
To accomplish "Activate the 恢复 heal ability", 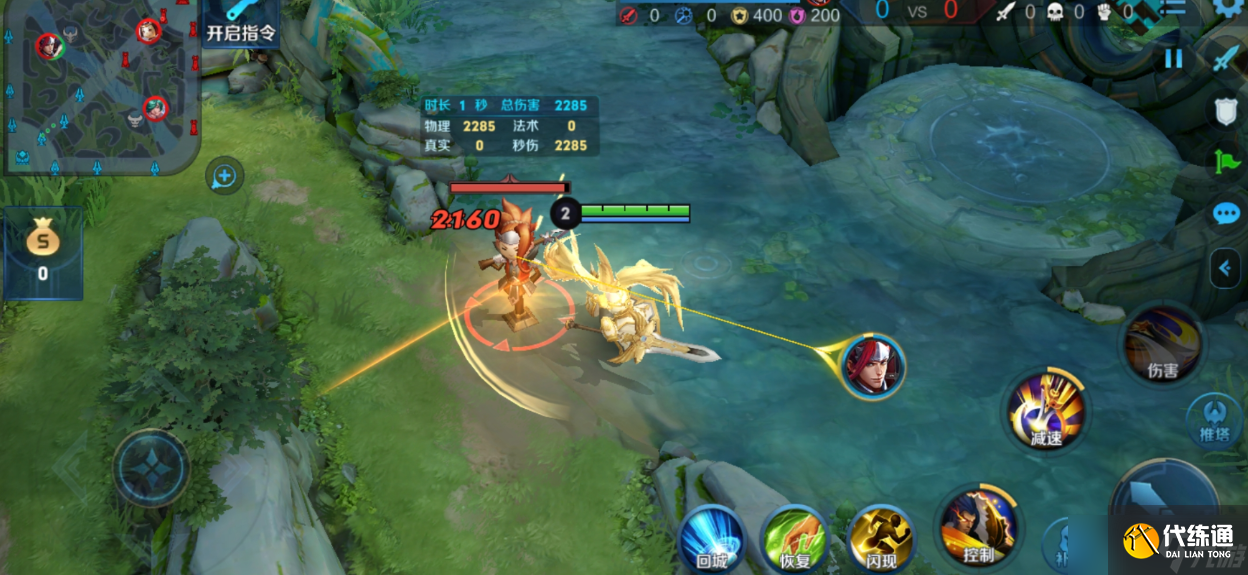I will pos(794,540).
